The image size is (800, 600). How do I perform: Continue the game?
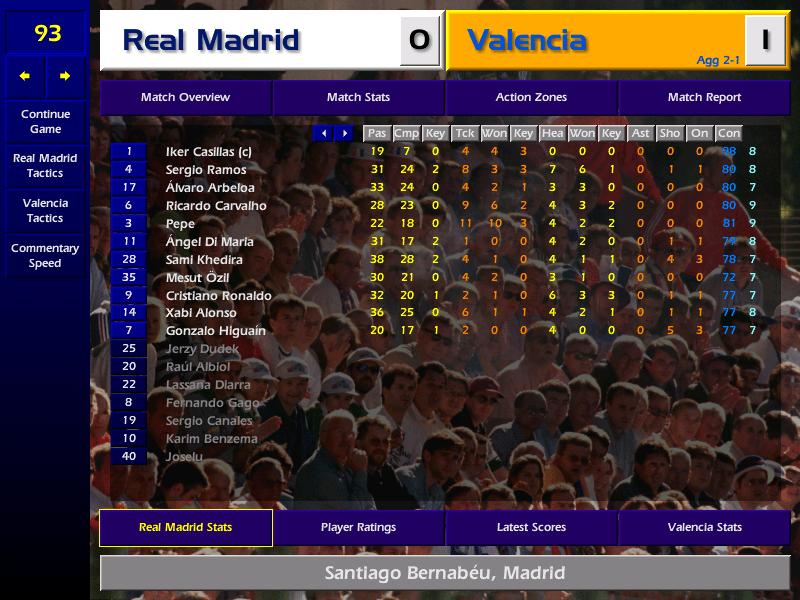pos(45,121)
